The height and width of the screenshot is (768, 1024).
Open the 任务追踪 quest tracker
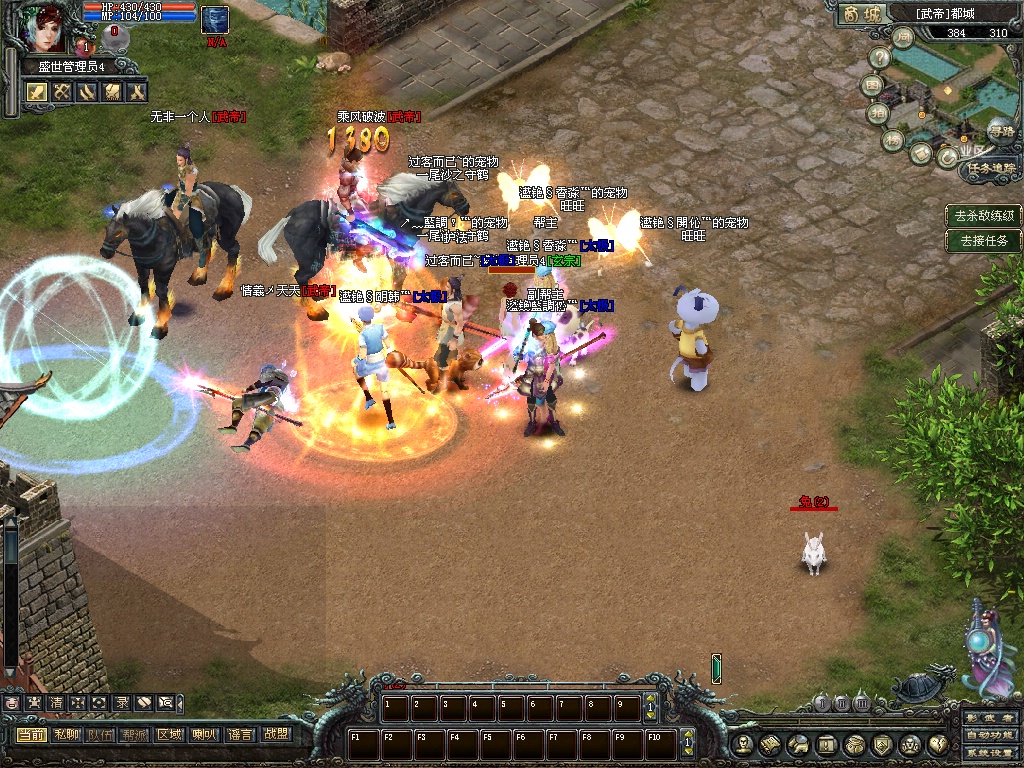pyautogui.click(x=990, y=169)
